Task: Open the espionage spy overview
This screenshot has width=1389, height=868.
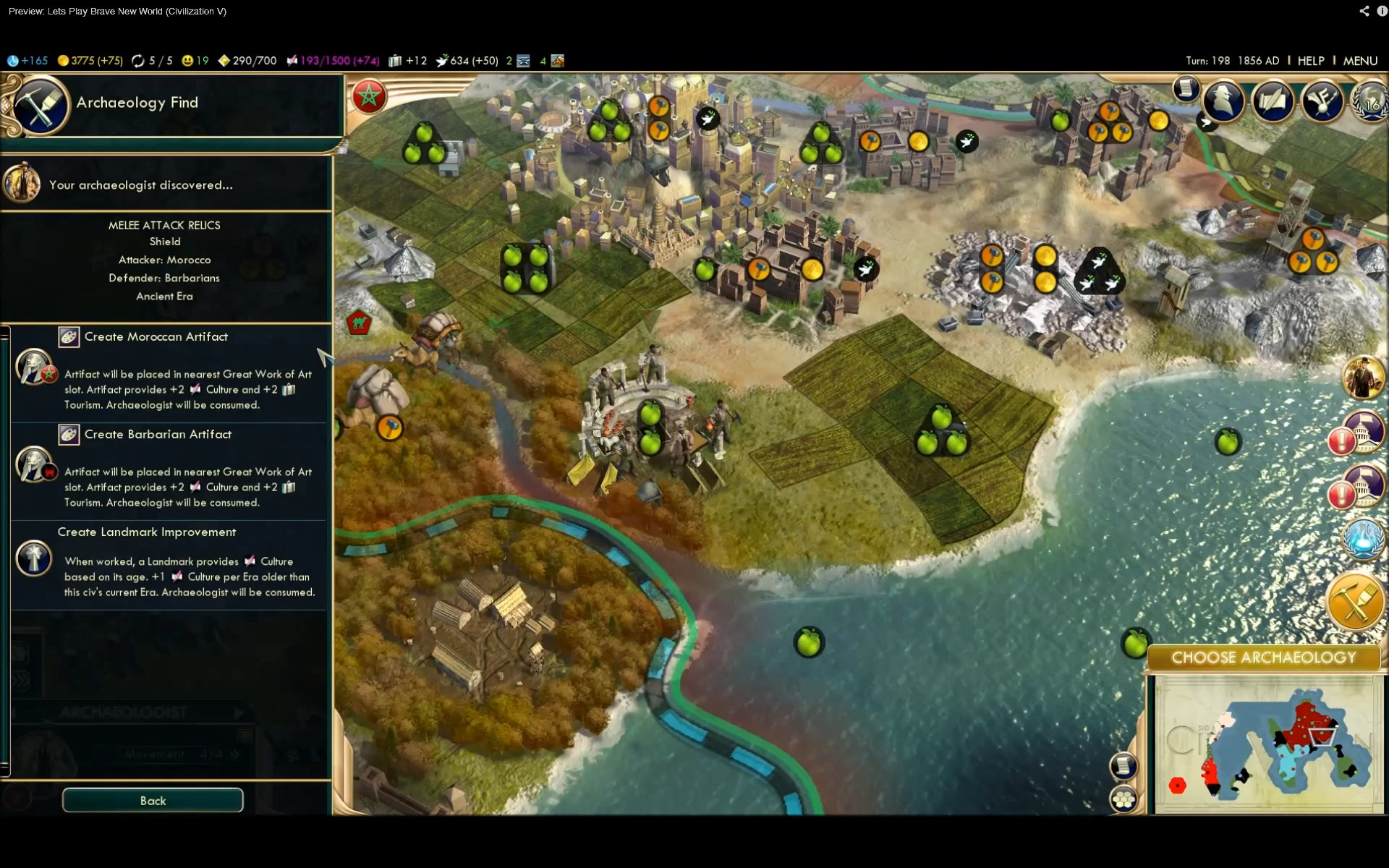Action: (1223, 101)
